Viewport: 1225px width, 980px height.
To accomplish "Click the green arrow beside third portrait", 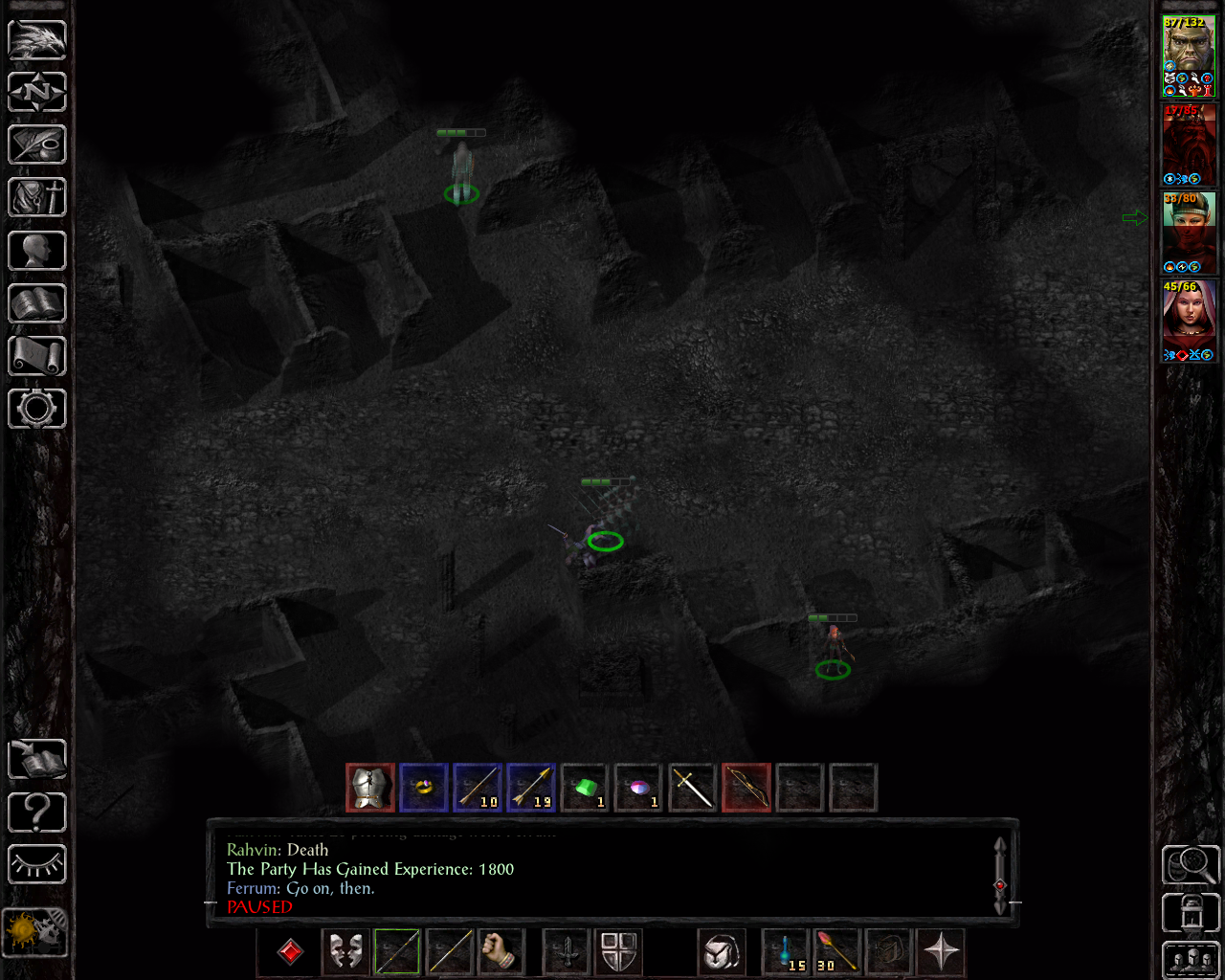I will coord(1137,217).
